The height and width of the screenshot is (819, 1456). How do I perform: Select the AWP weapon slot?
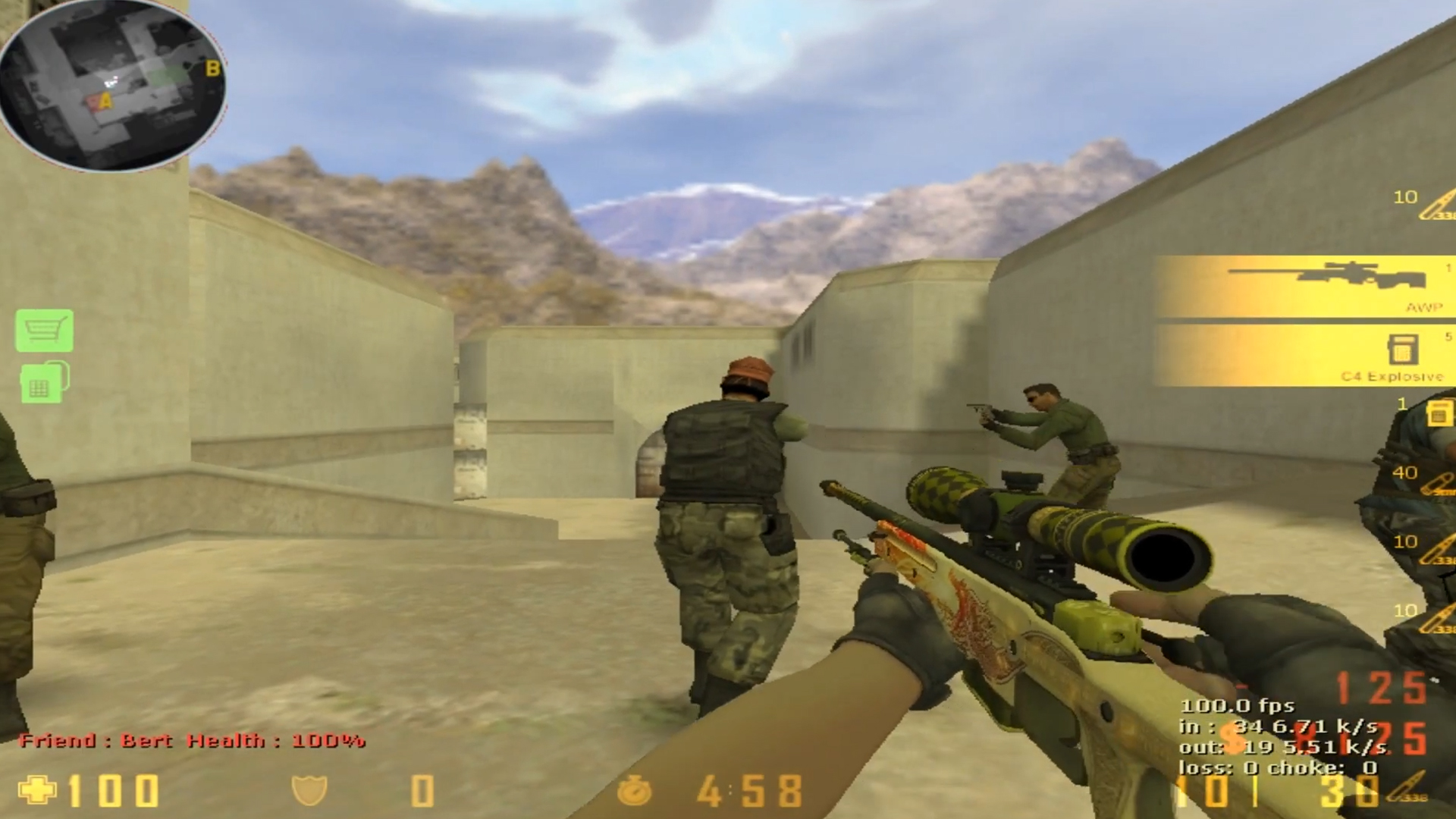pyautogui.click(x=1304, y=287)
